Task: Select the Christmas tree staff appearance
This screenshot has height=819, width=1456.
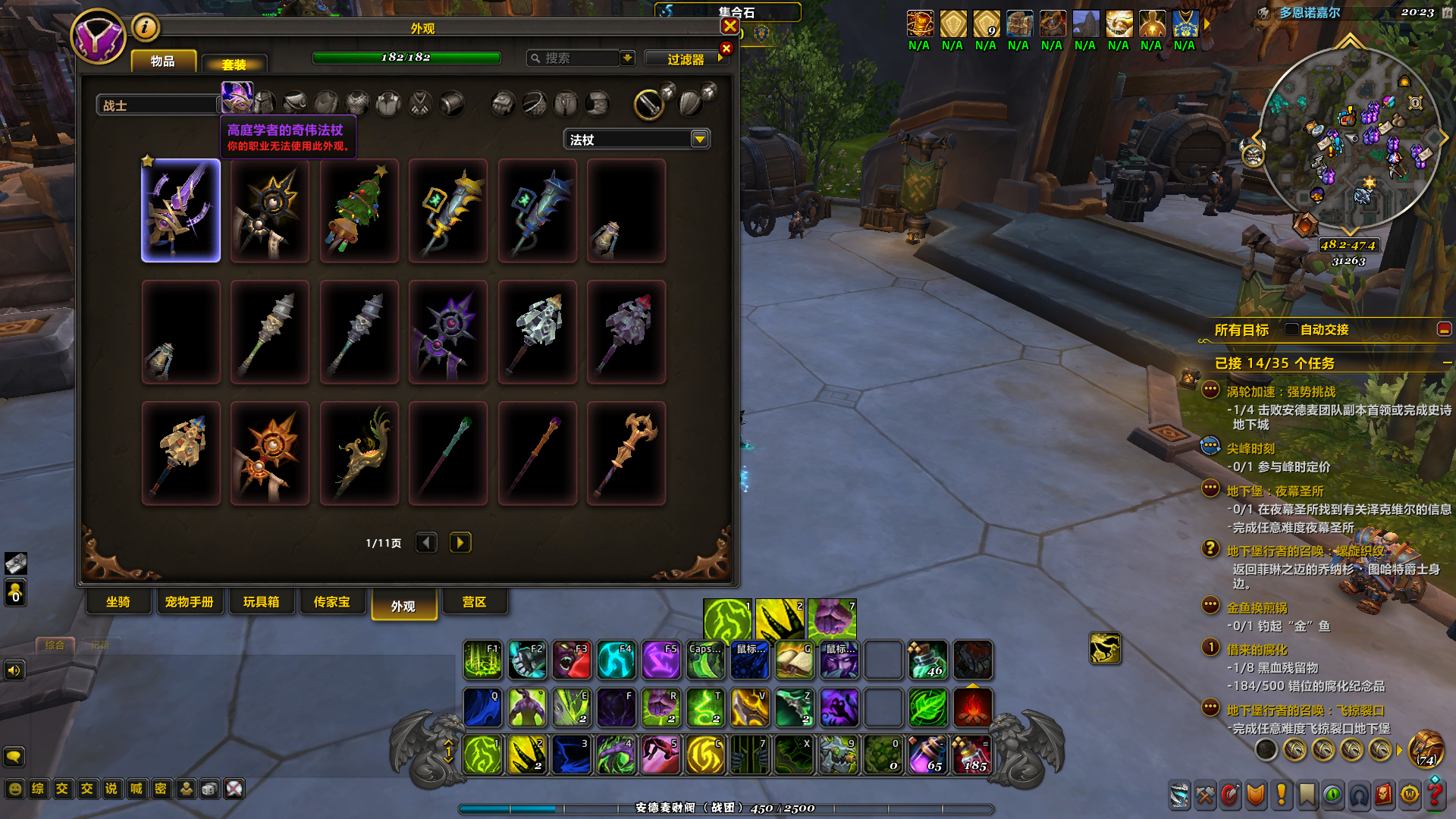Action: click(x=359, y=211)
